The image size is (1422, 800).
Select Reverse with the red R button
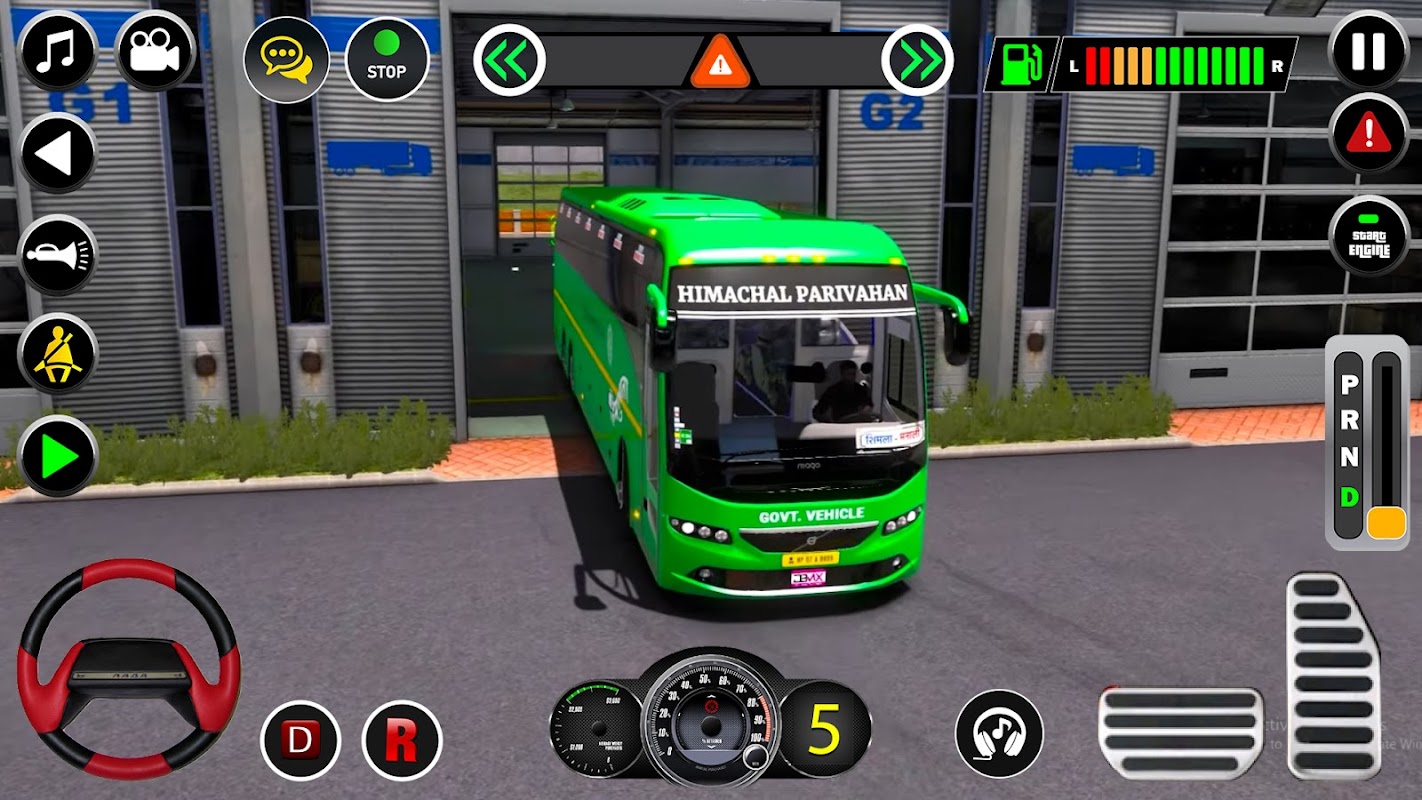(401, 740)
